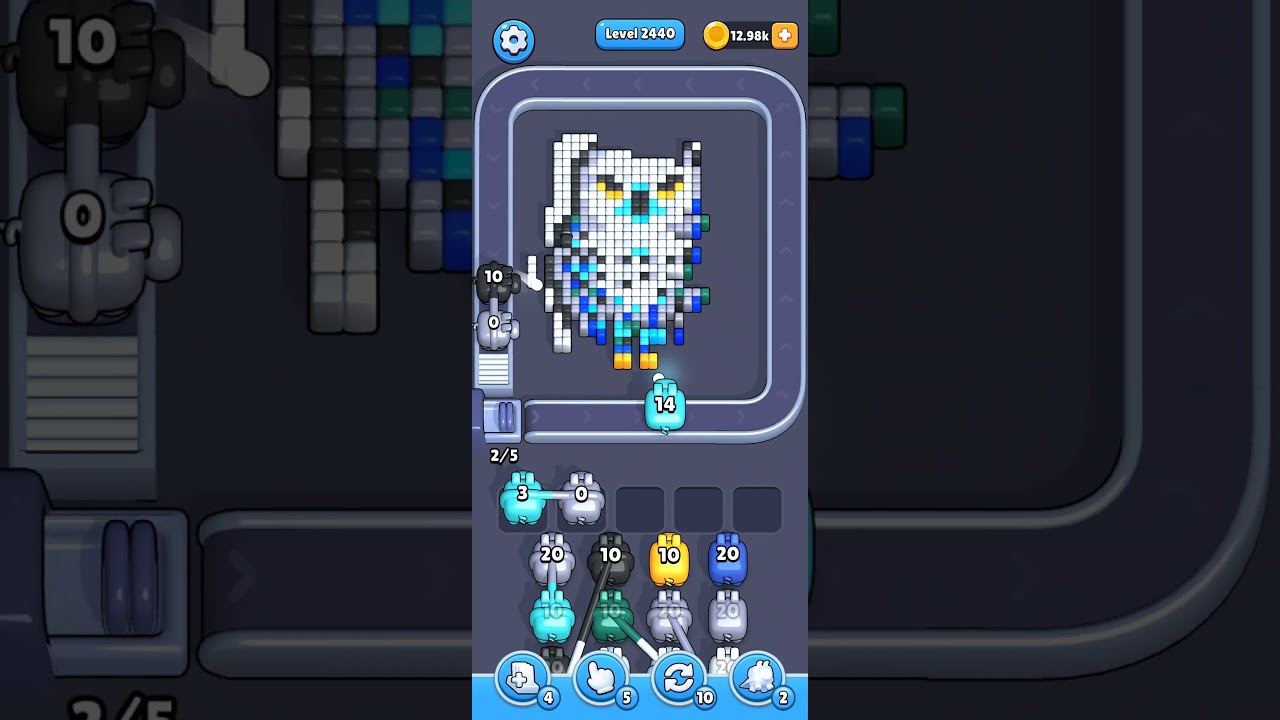
Task: Open the Level 2440 badge
Action: click(x=640, y=34)
